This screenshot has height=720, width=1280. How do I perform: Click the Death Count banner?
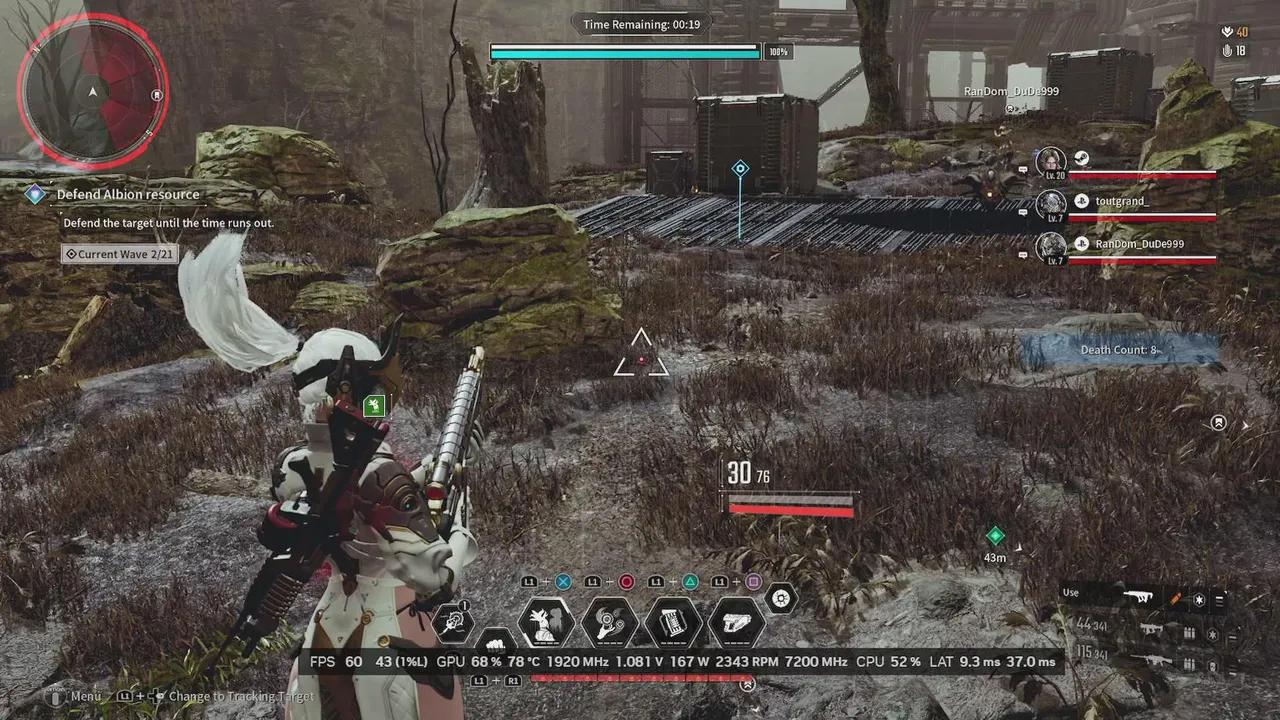[x=1118, y=350]
